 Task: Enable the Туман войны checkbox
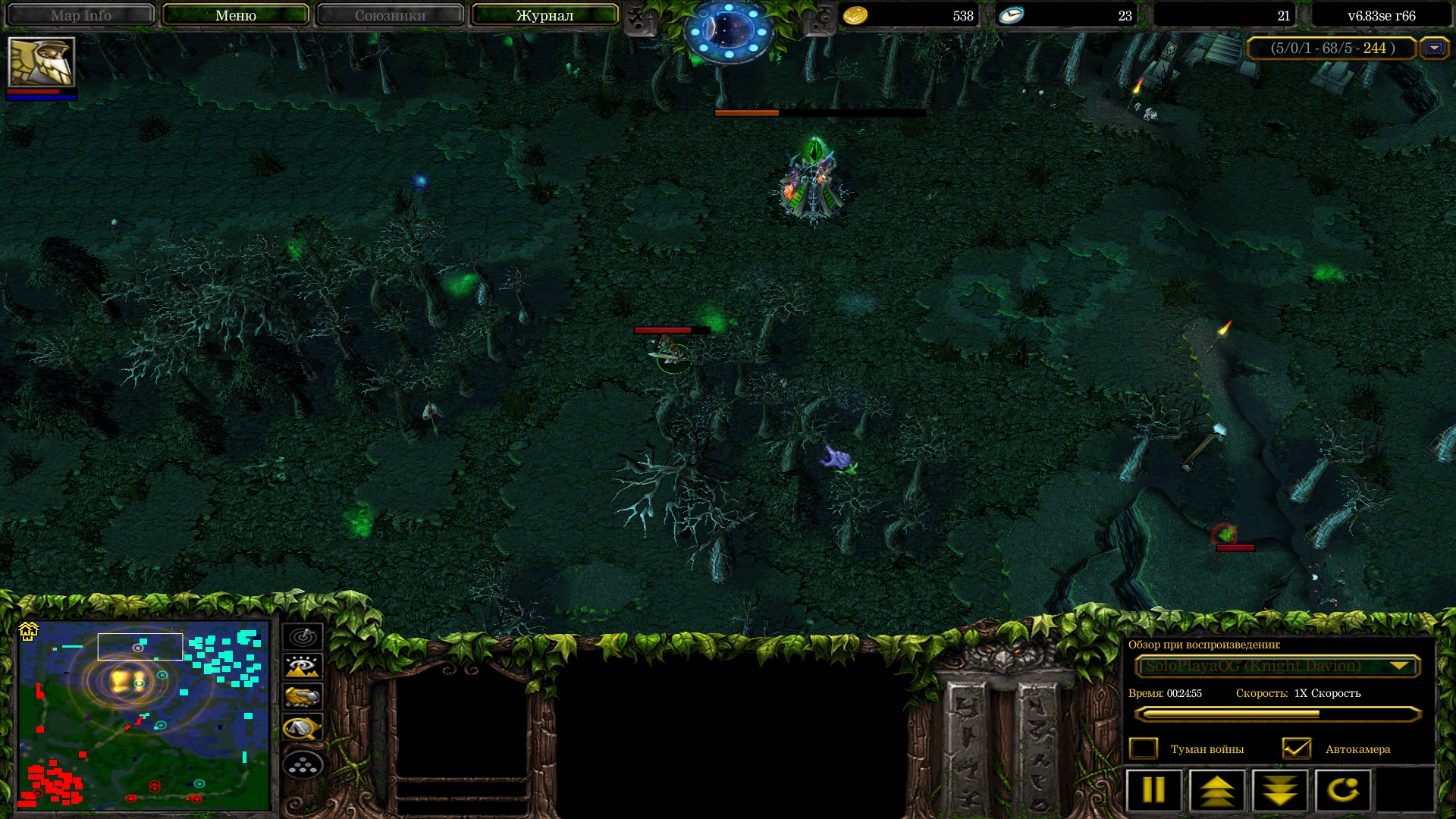(x=1143, y=748)
